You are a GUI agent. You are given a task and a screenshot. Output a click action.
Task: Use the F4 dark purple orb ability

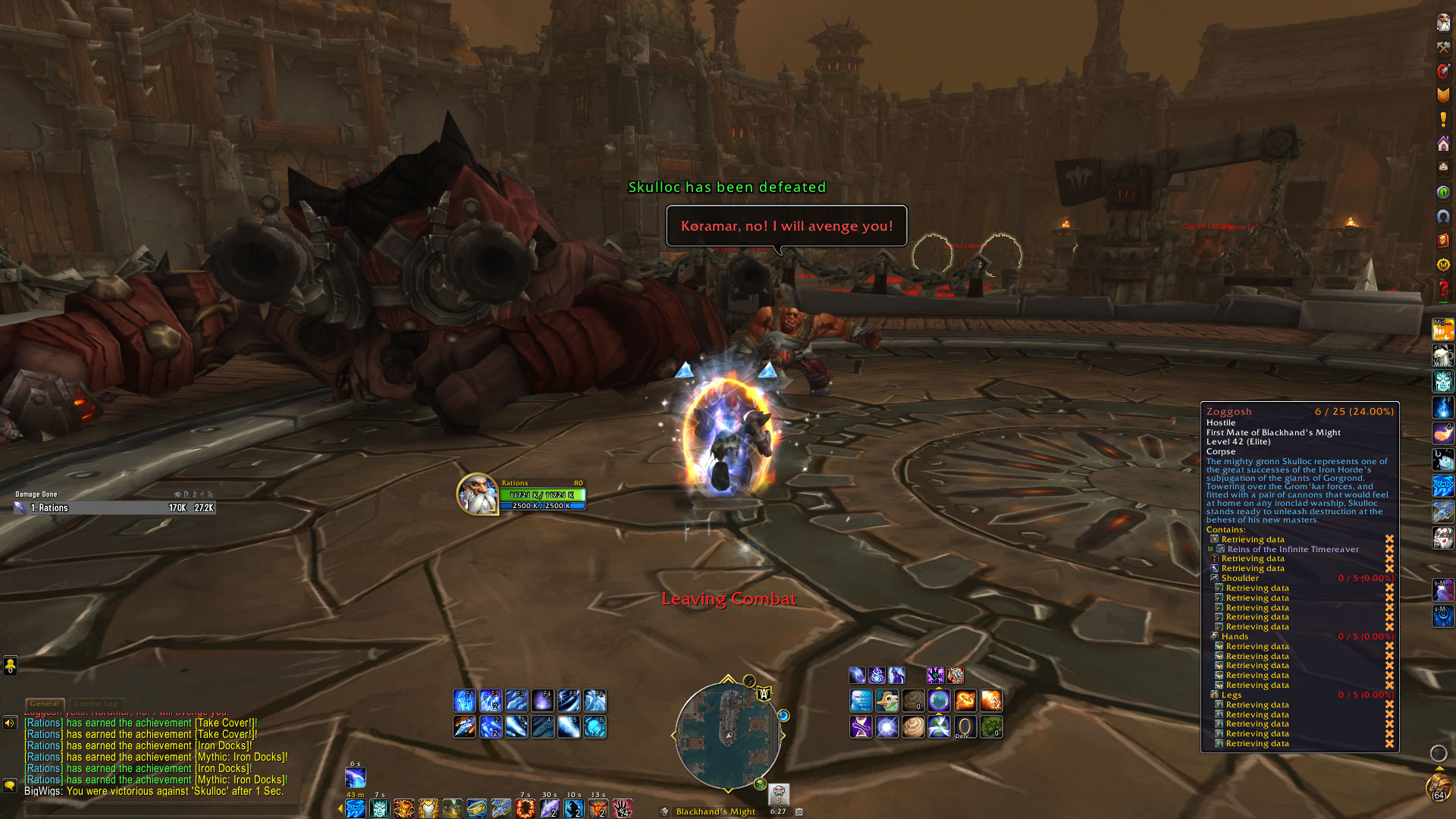(542, 700)
